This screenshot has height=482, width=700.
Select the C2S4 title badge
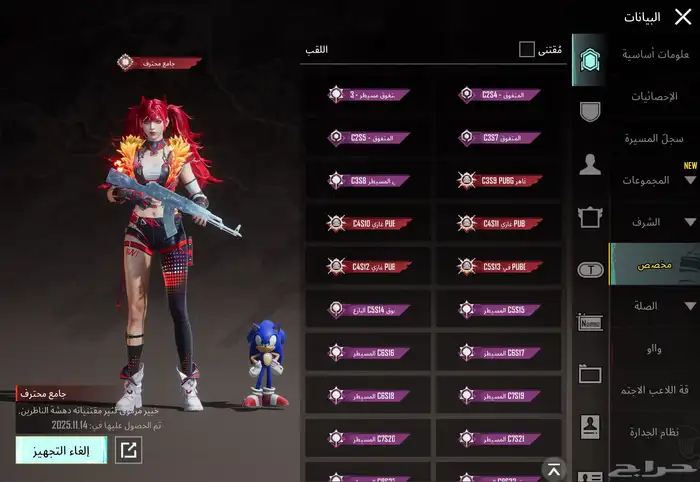(x=499, y=95)
